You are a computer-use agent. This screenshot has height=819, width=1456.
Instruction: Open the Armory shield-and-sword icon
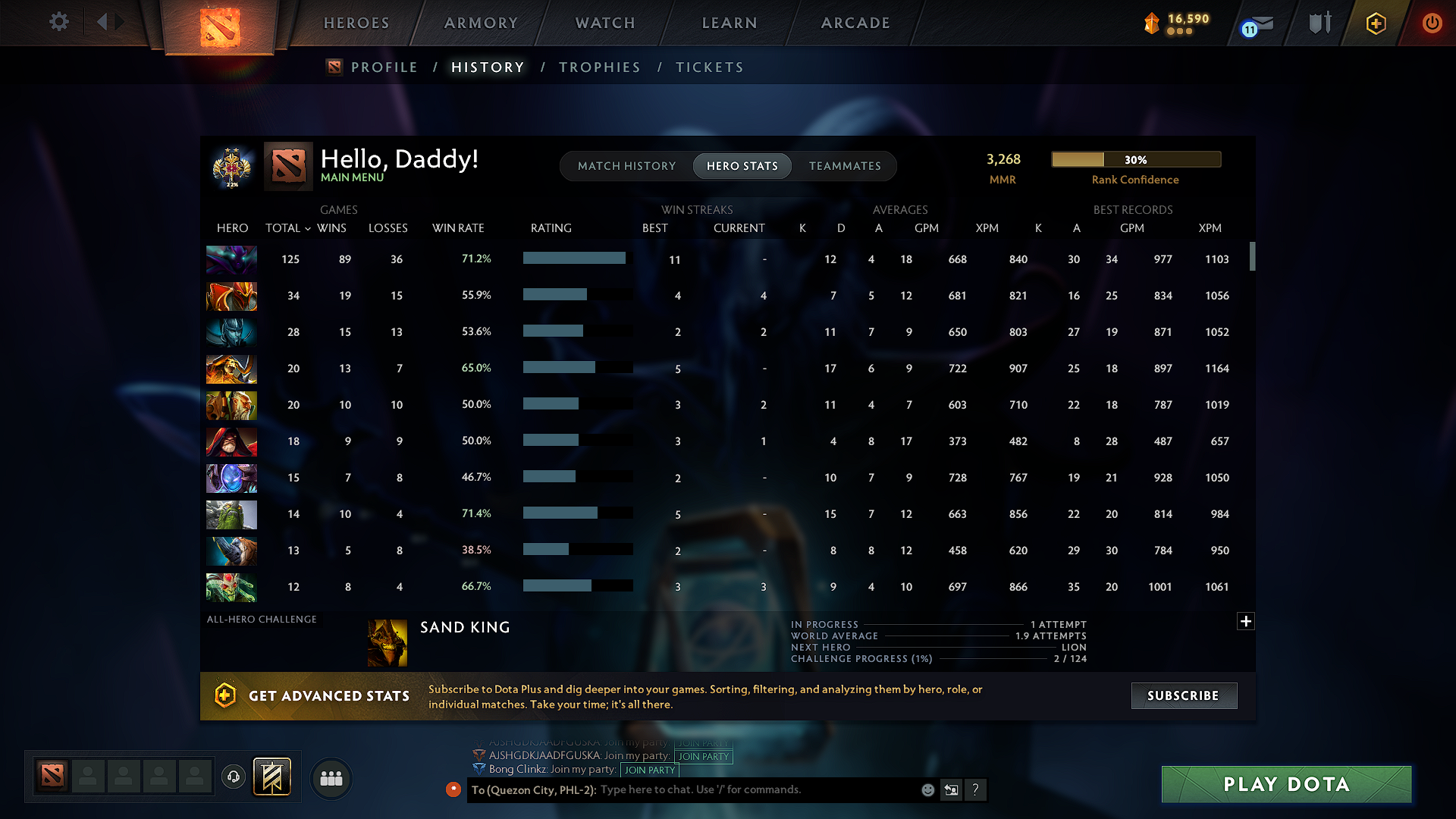click(1319, 23)
